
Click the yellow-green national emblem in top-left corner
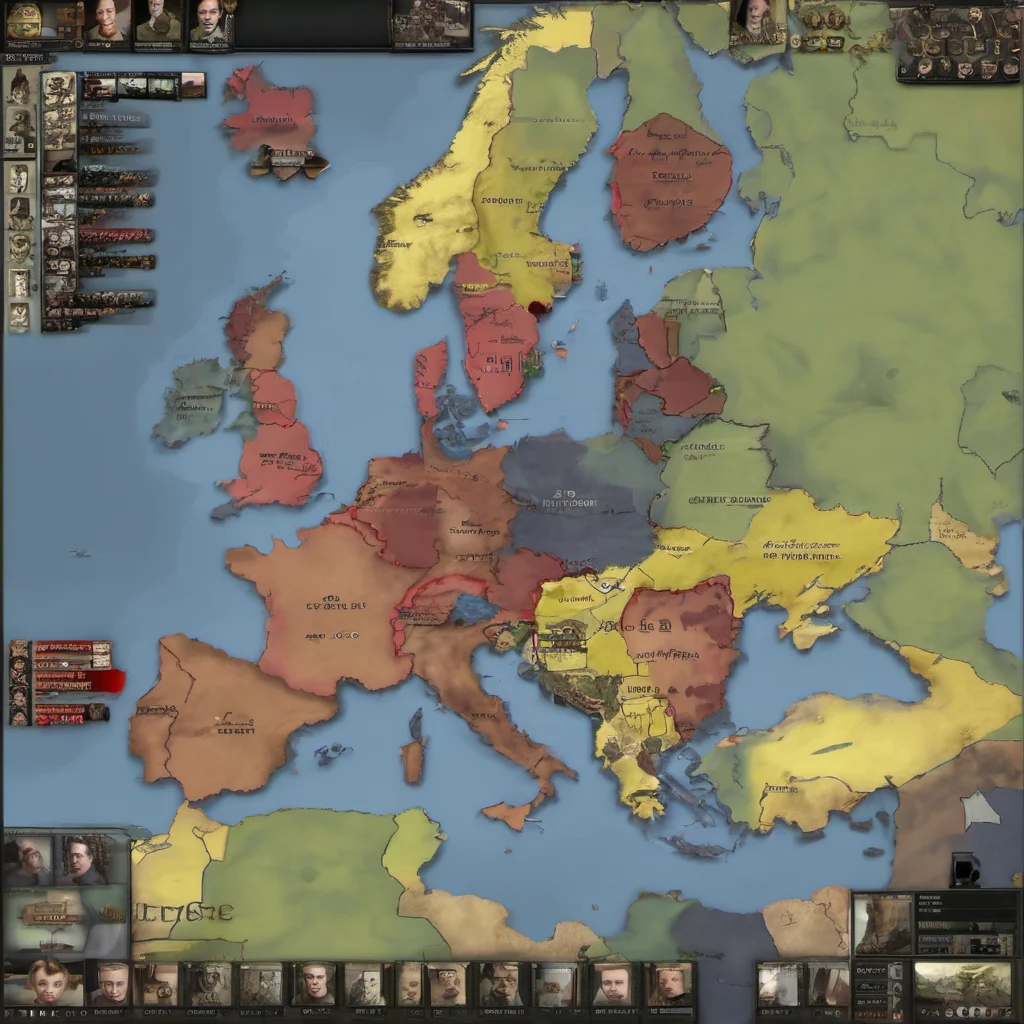click(x=24, y=19)
